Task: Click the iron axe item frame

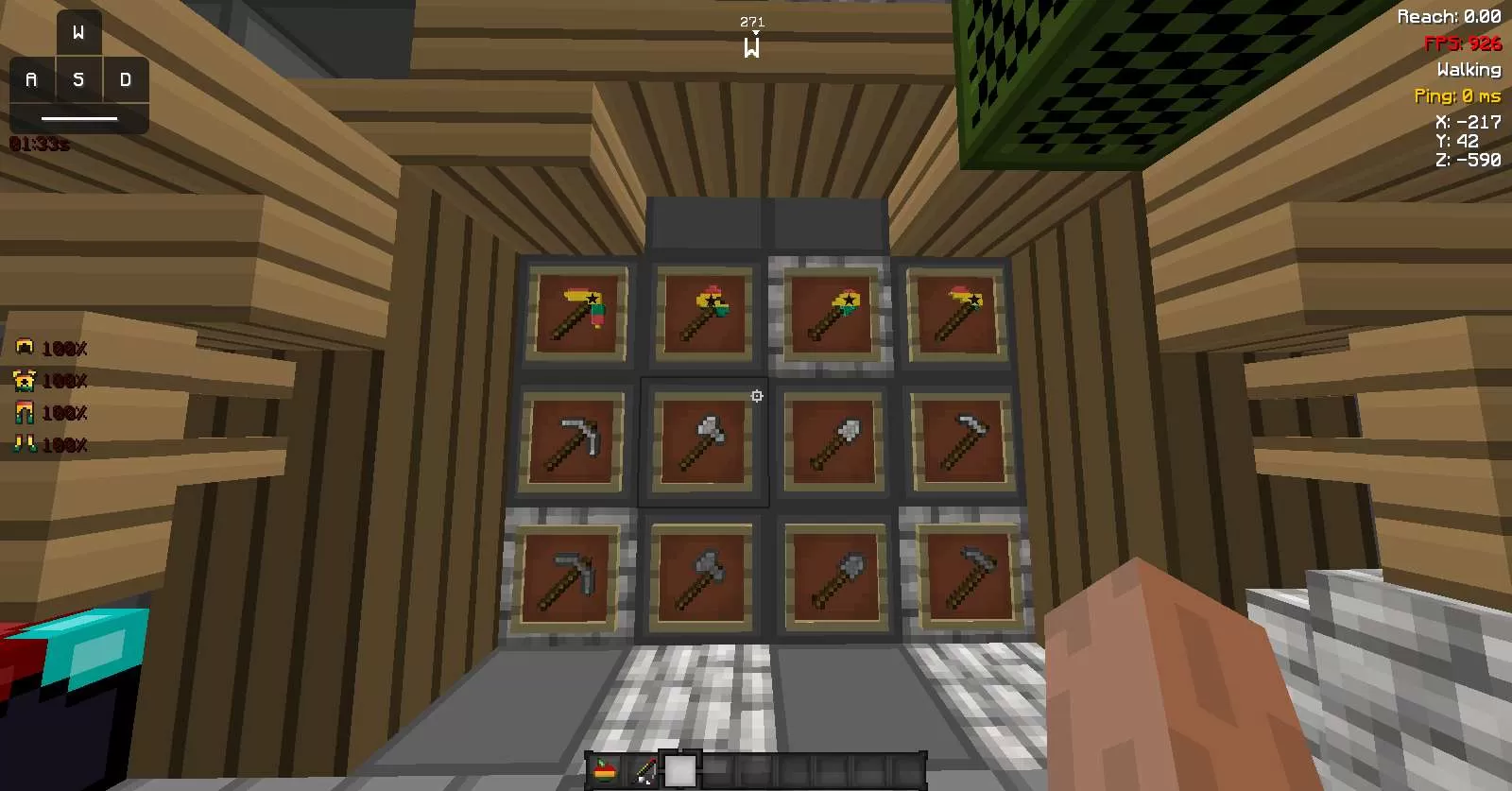Action: (x=704, y=439)
